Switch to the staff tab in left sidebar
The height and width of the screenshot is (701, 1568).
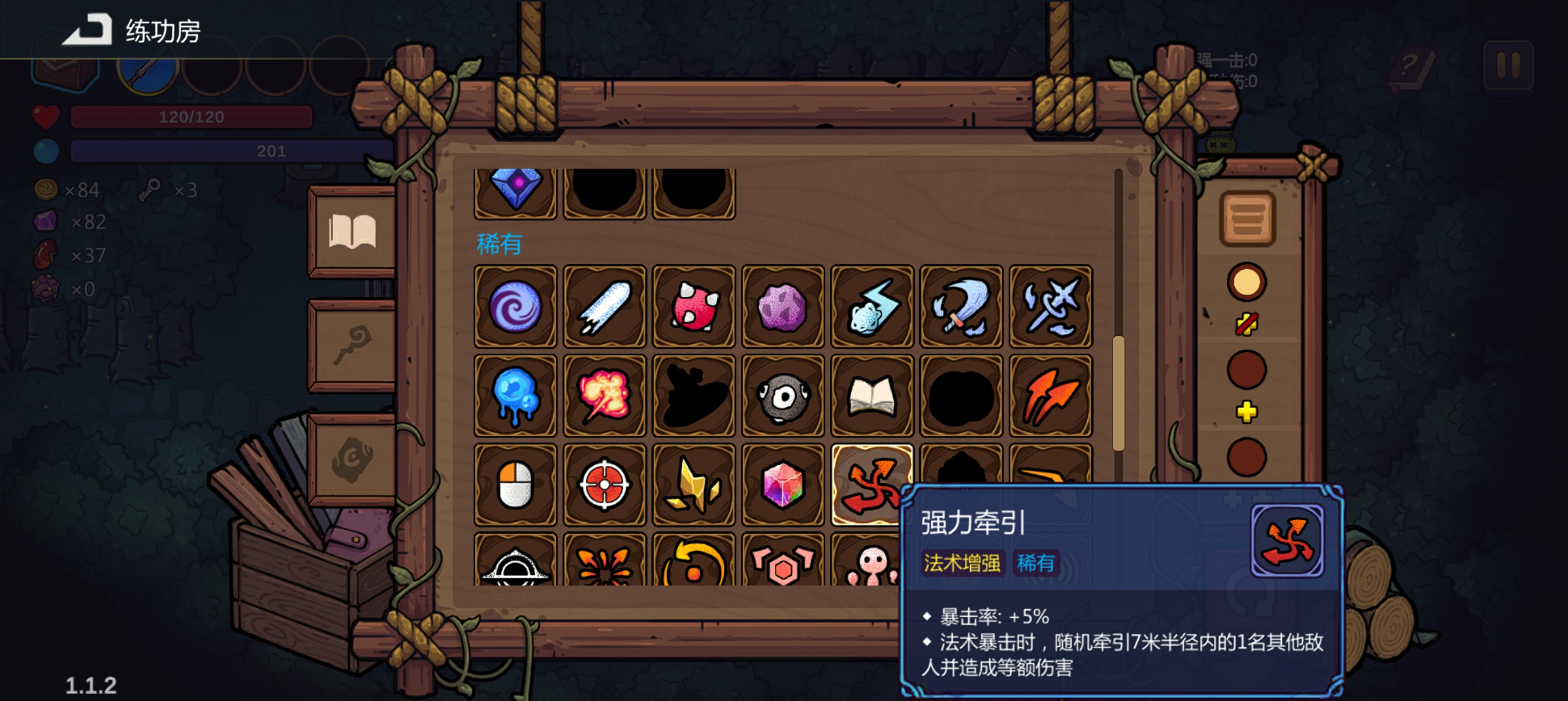tap(350, 344)
